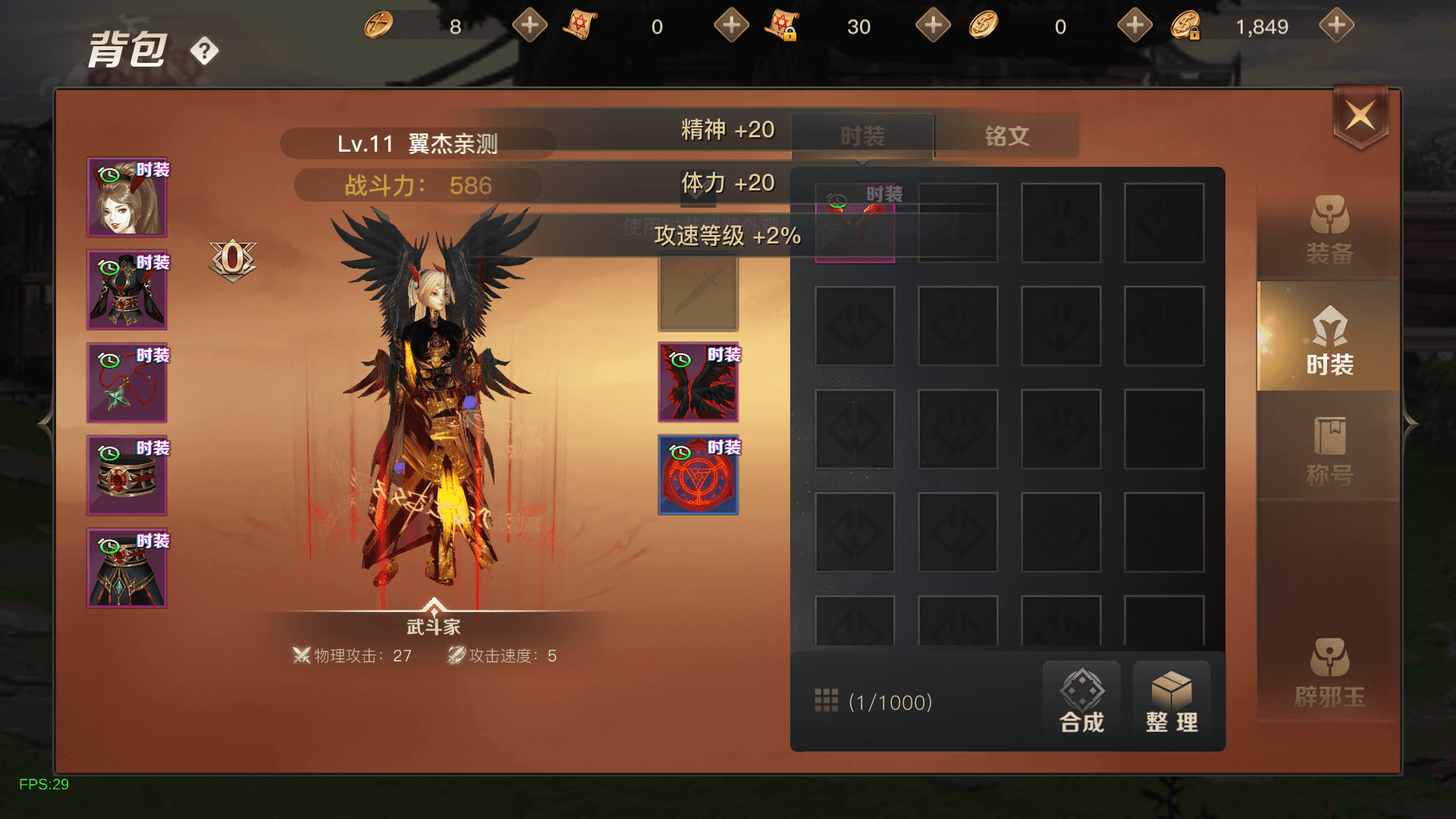Select the costume item in the inventory grid
The width and height of the screenshot is (1456, 819).
click(x=855, y=223)
